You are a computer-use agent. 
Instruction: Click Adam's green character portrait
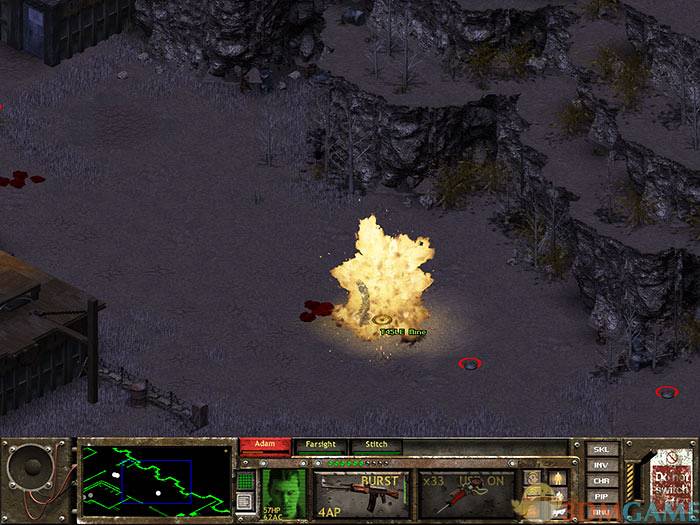pos(283,492)
